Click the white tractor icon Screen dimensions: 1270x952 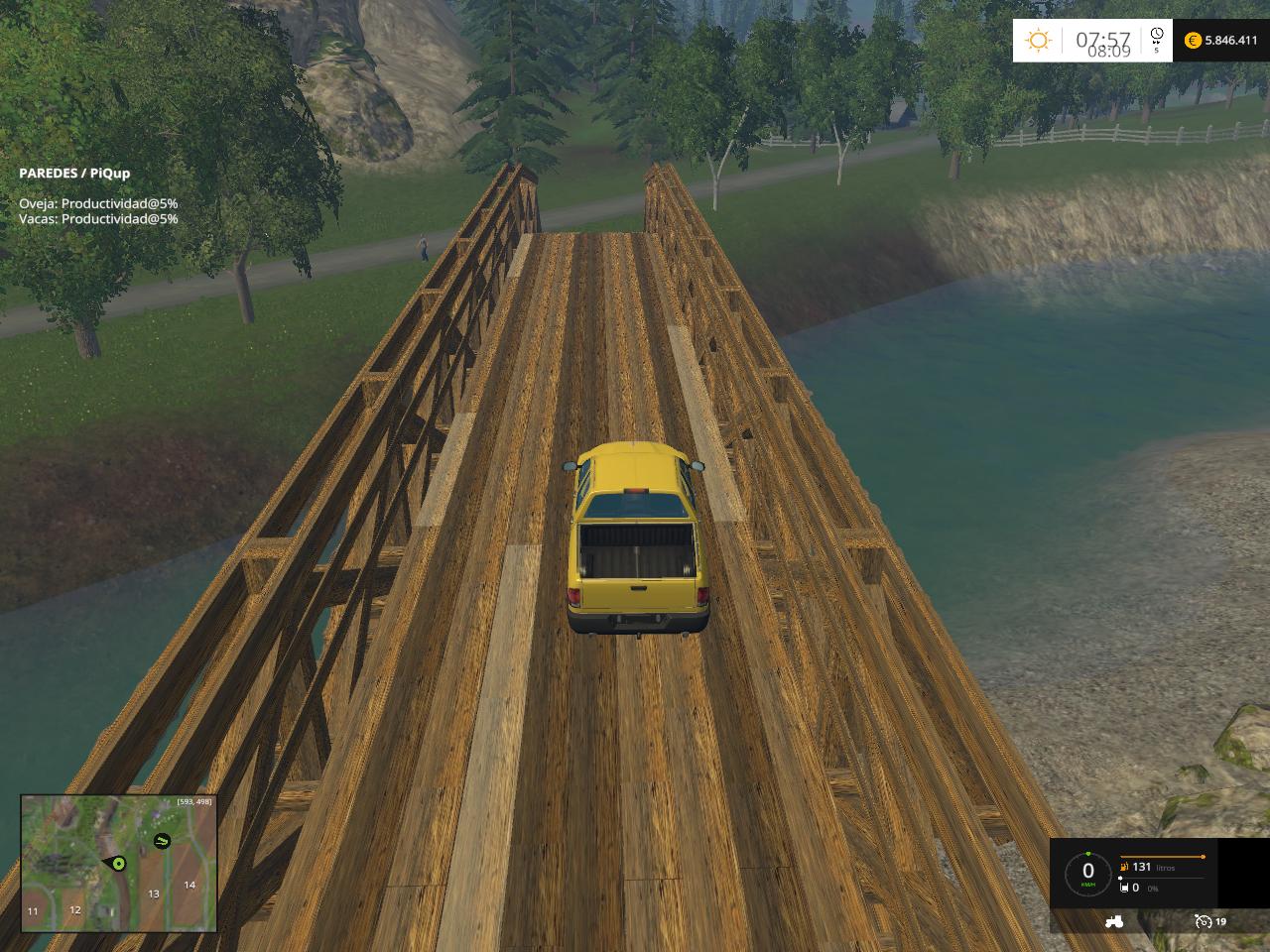point(1114,921)
